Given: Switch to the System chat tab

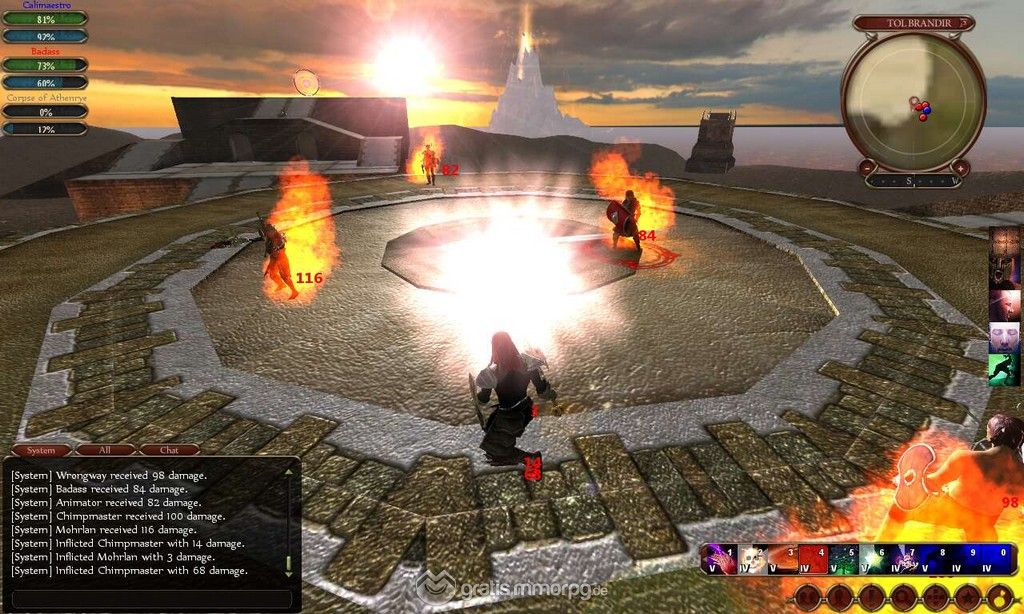Looking at the screenshot, I should coord(40,450).
